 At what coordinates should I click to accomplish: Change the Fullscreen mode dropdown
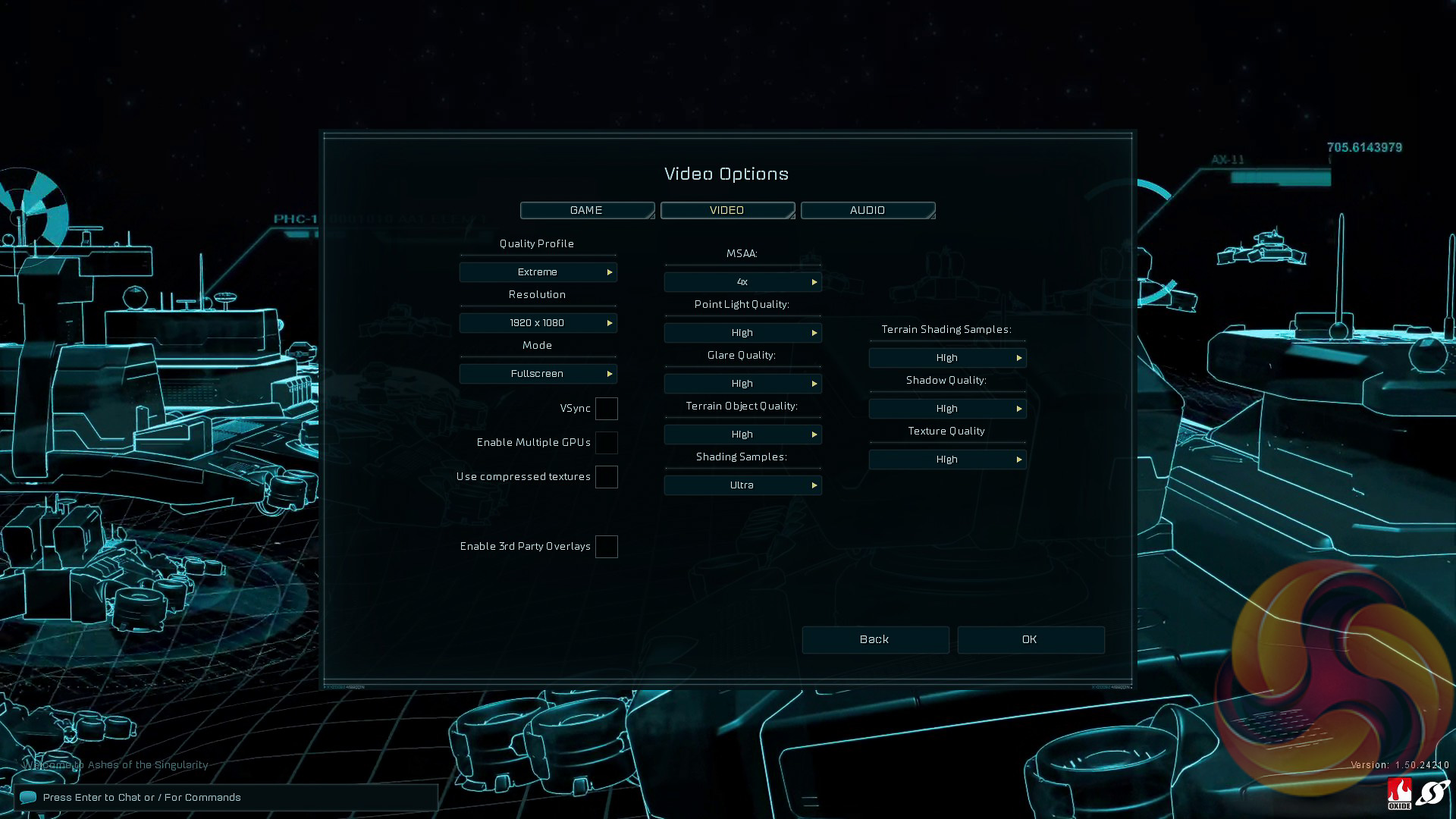[x=538, y=374]
